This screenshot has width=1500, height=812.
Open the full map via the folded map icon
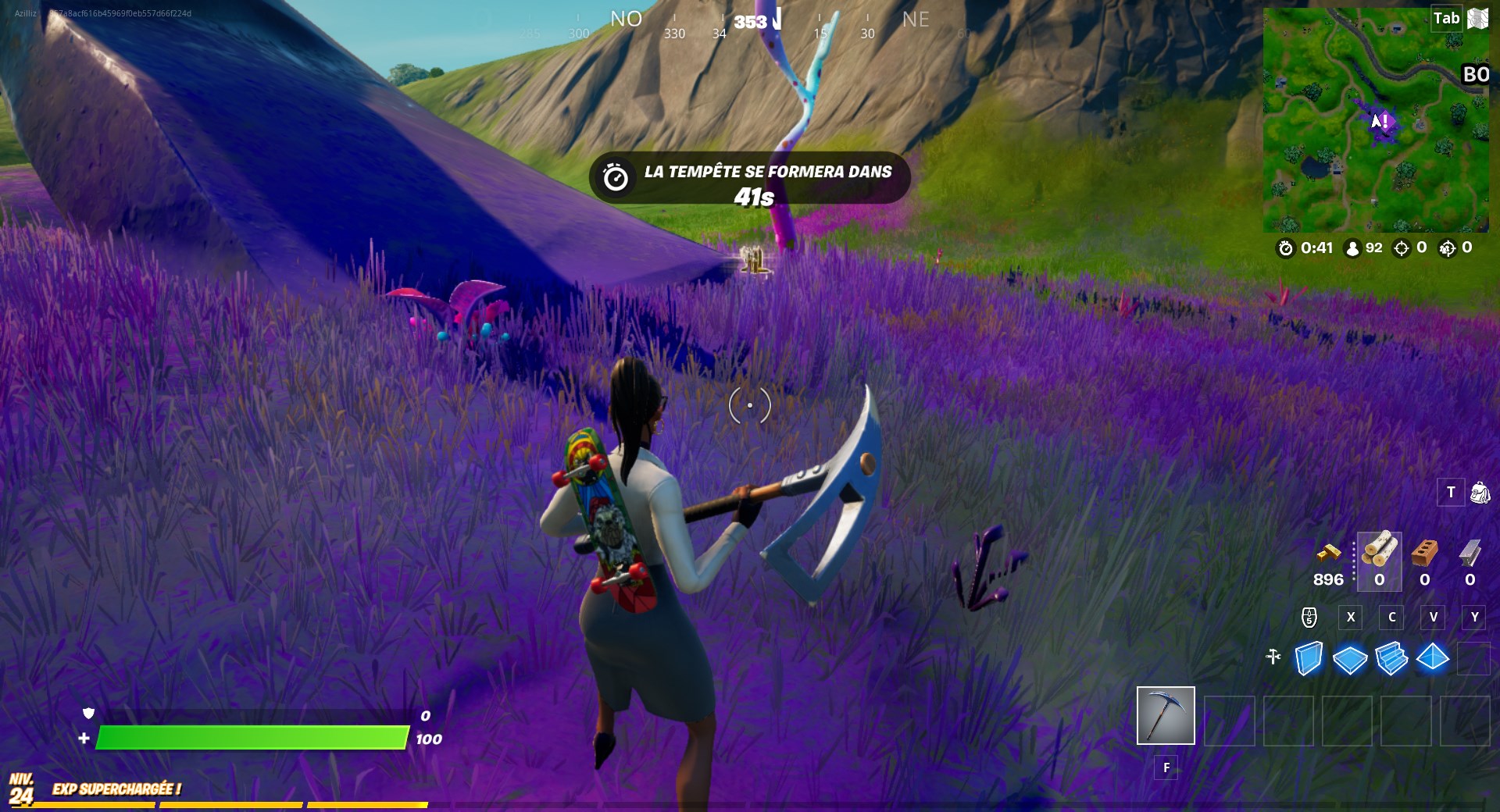(1477, 17)
